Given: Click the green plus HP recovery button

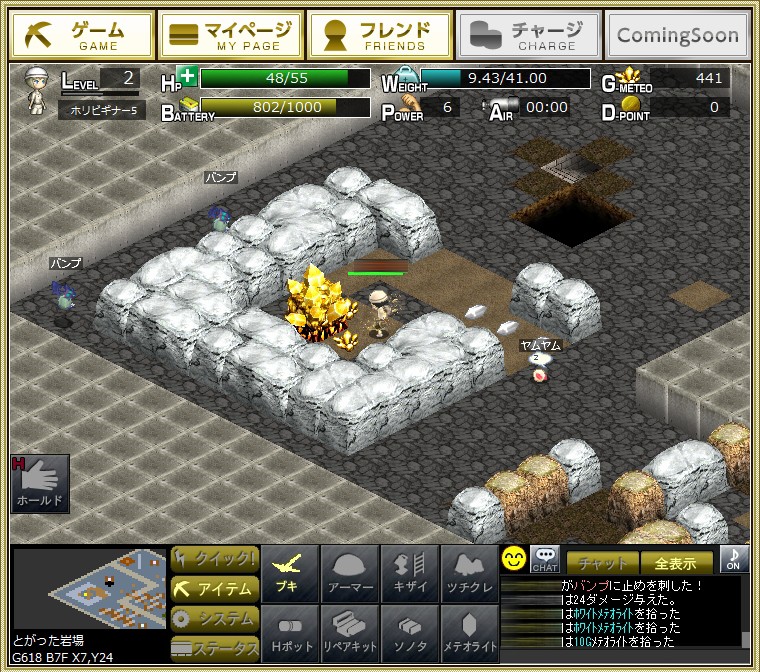Looking at the screenshot, I should (x=187, y=76).
